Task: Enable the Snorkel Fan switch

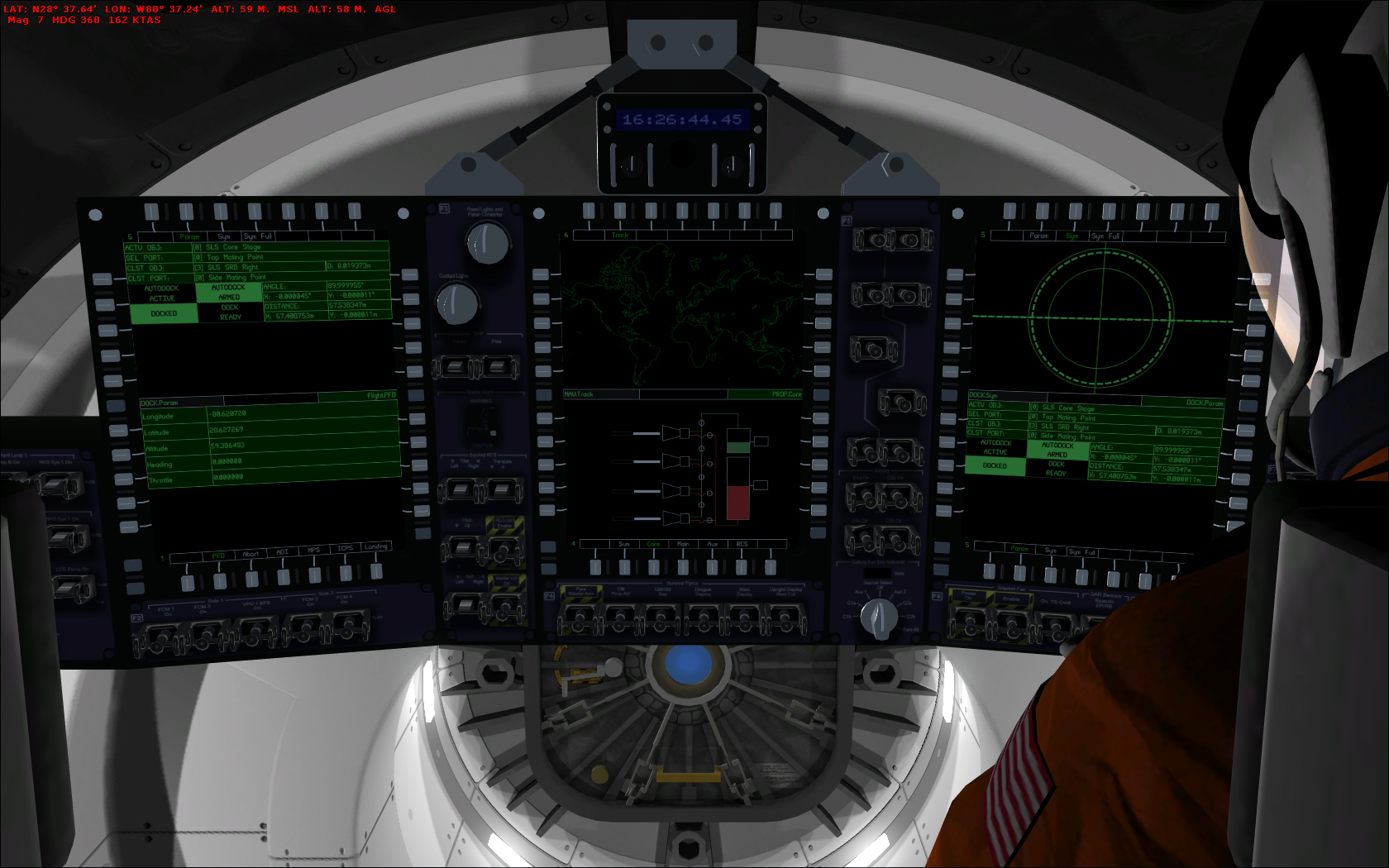Action: pyautogui.click(x=1012, y=626)
